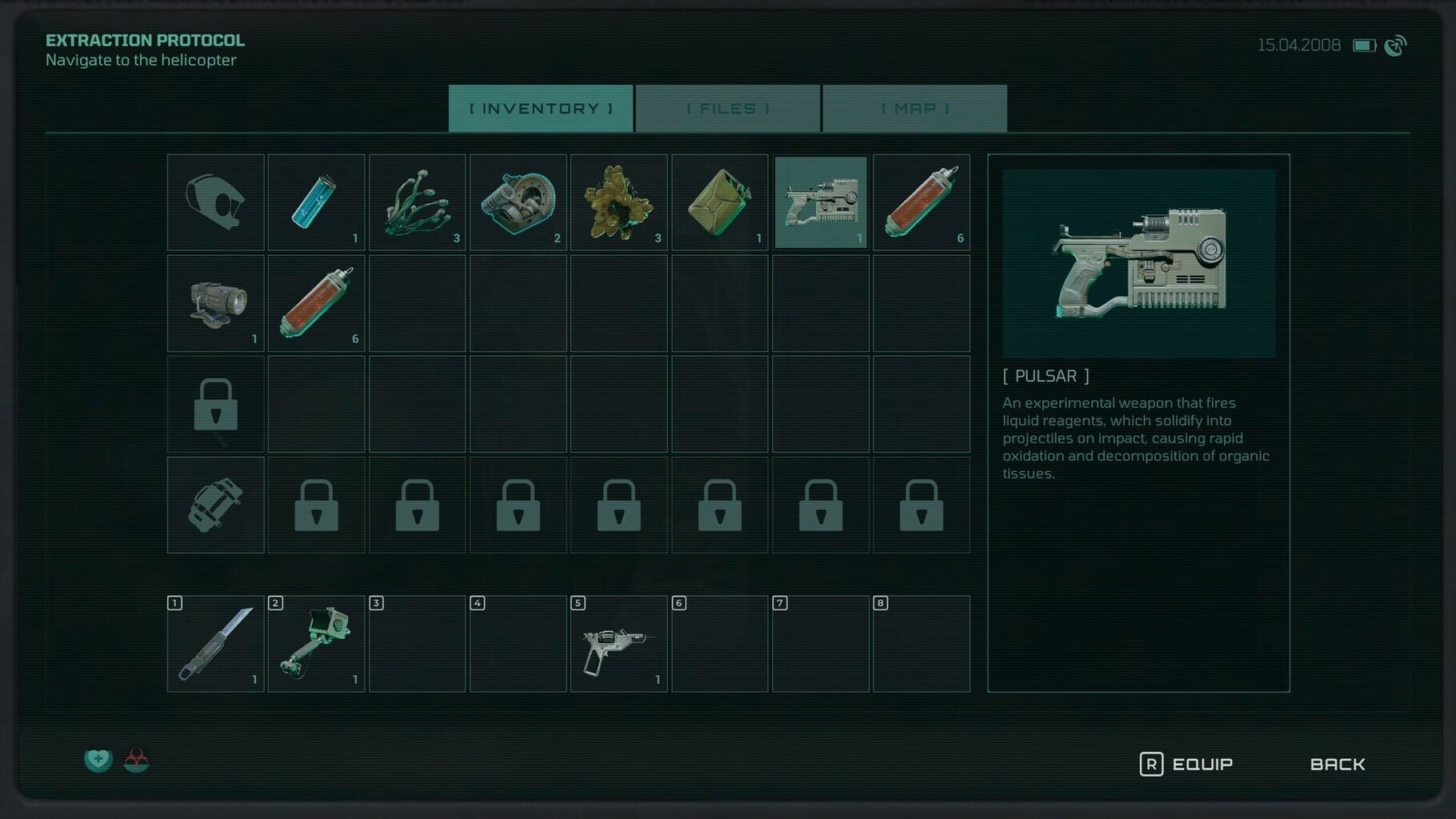Select the helmet item in inventory

214,202
